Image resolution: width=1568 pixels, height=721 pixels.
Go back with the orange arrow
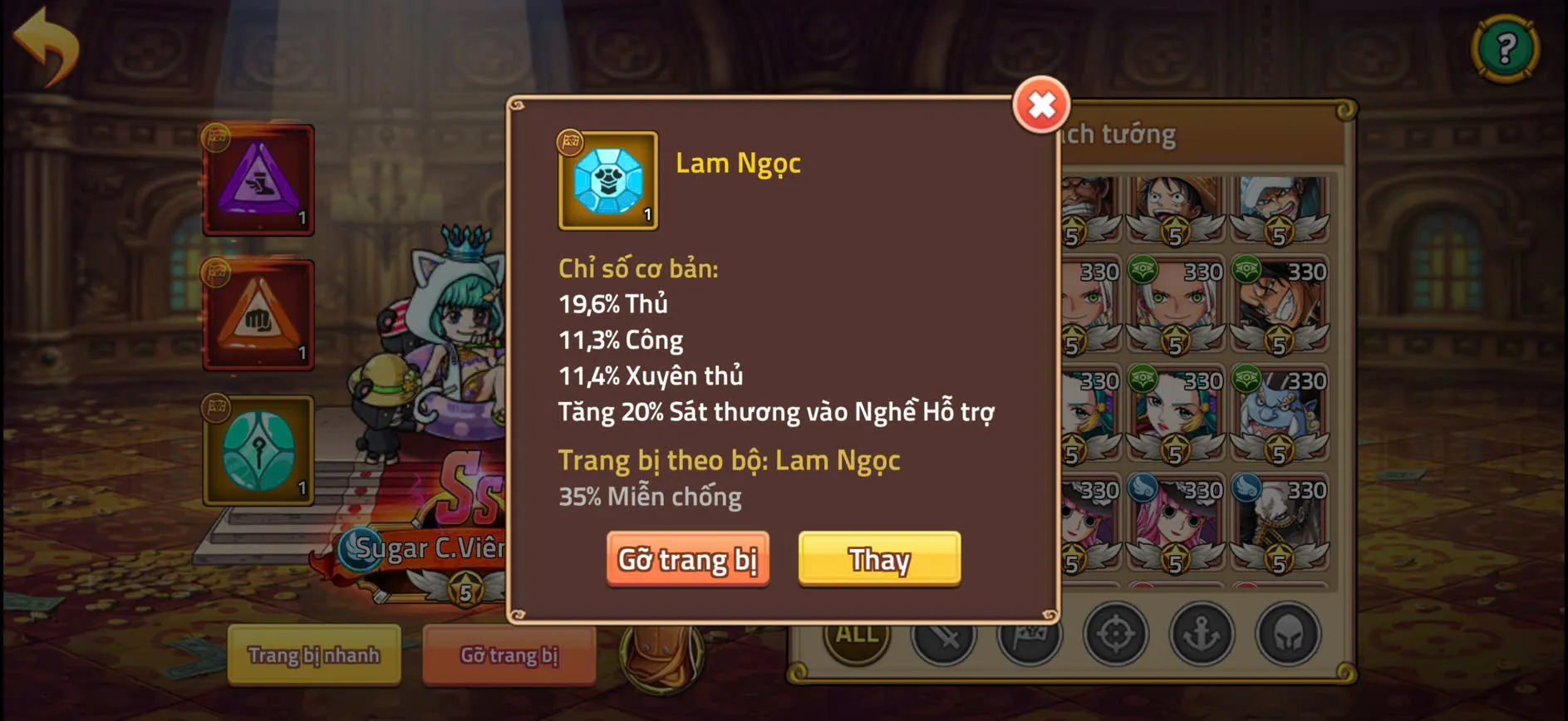[x=47, y=46]
